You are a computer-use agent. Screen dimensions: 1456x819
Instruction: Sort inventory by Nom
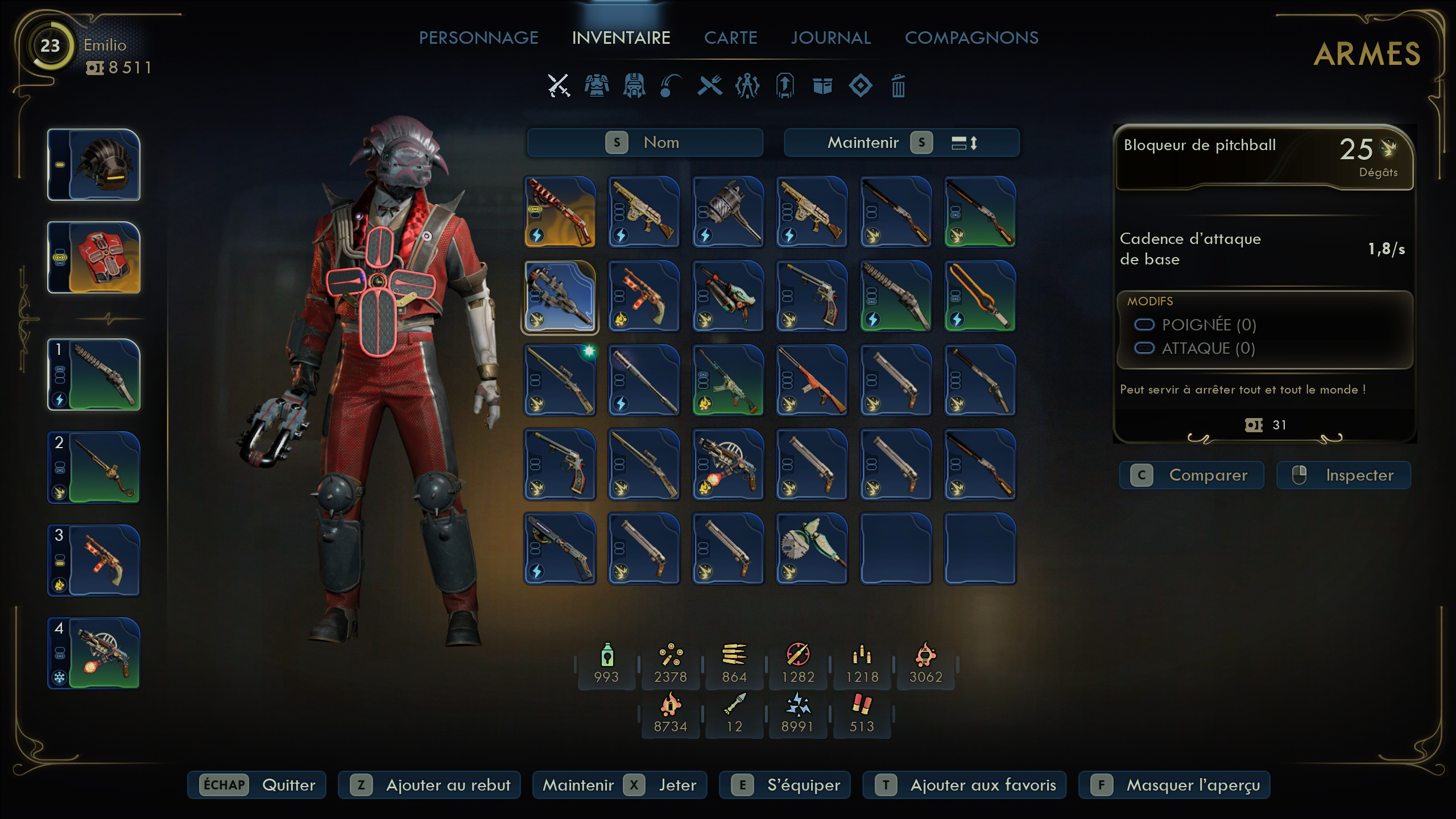pos(645,142)
